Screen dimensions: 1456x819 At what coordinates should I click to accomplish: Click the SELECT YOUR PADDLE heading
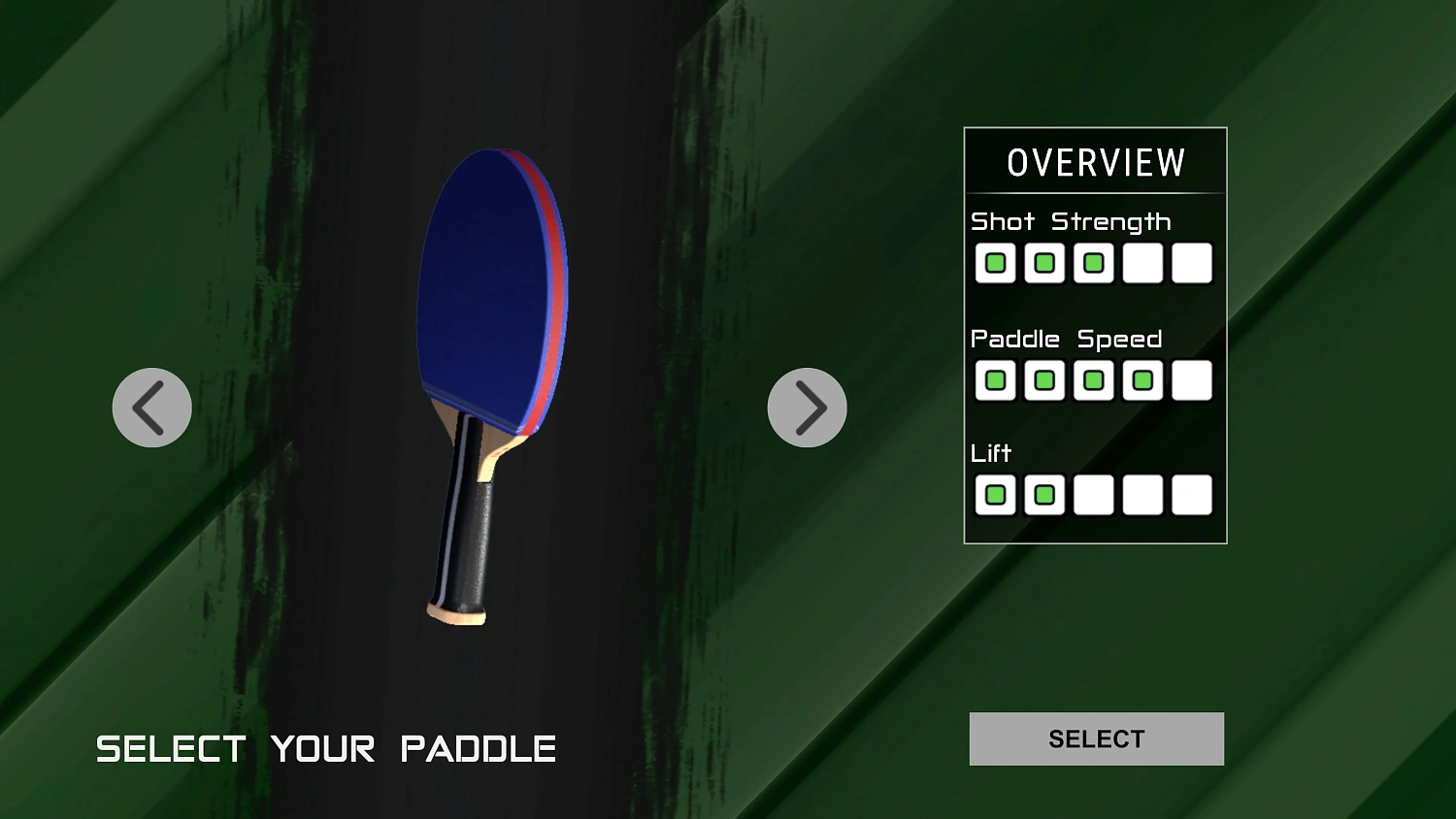click(x=327, y=748)
